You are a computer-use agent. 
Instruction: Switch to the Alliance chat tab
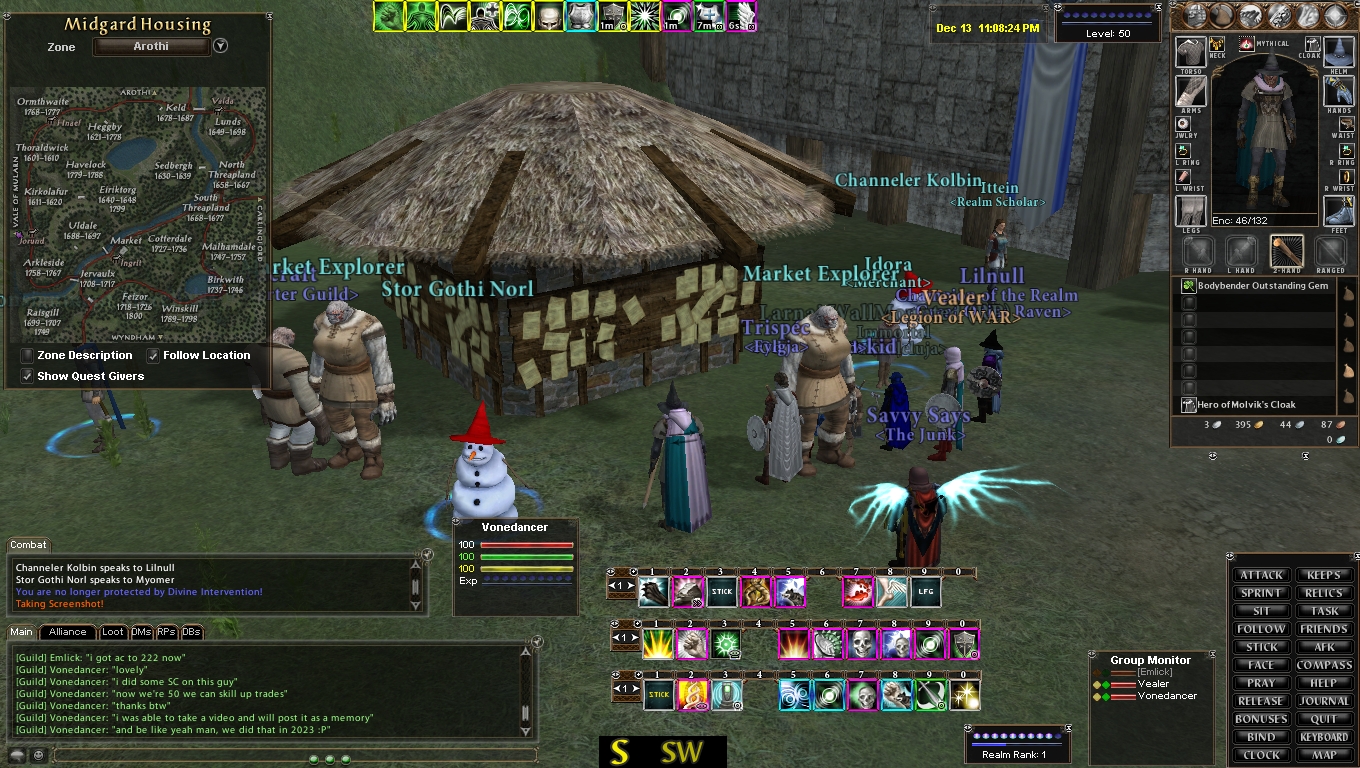[x=67, y=632]
